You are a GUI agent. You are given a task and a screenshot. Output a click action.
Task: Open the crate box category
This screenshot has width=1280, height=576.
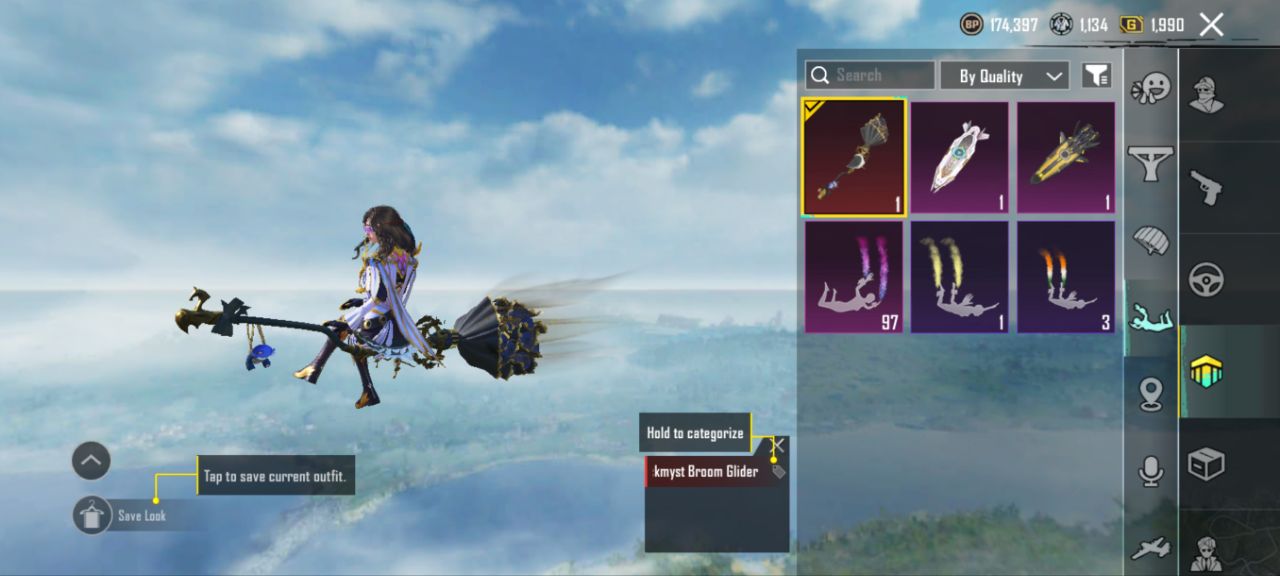click(1206, 464)
